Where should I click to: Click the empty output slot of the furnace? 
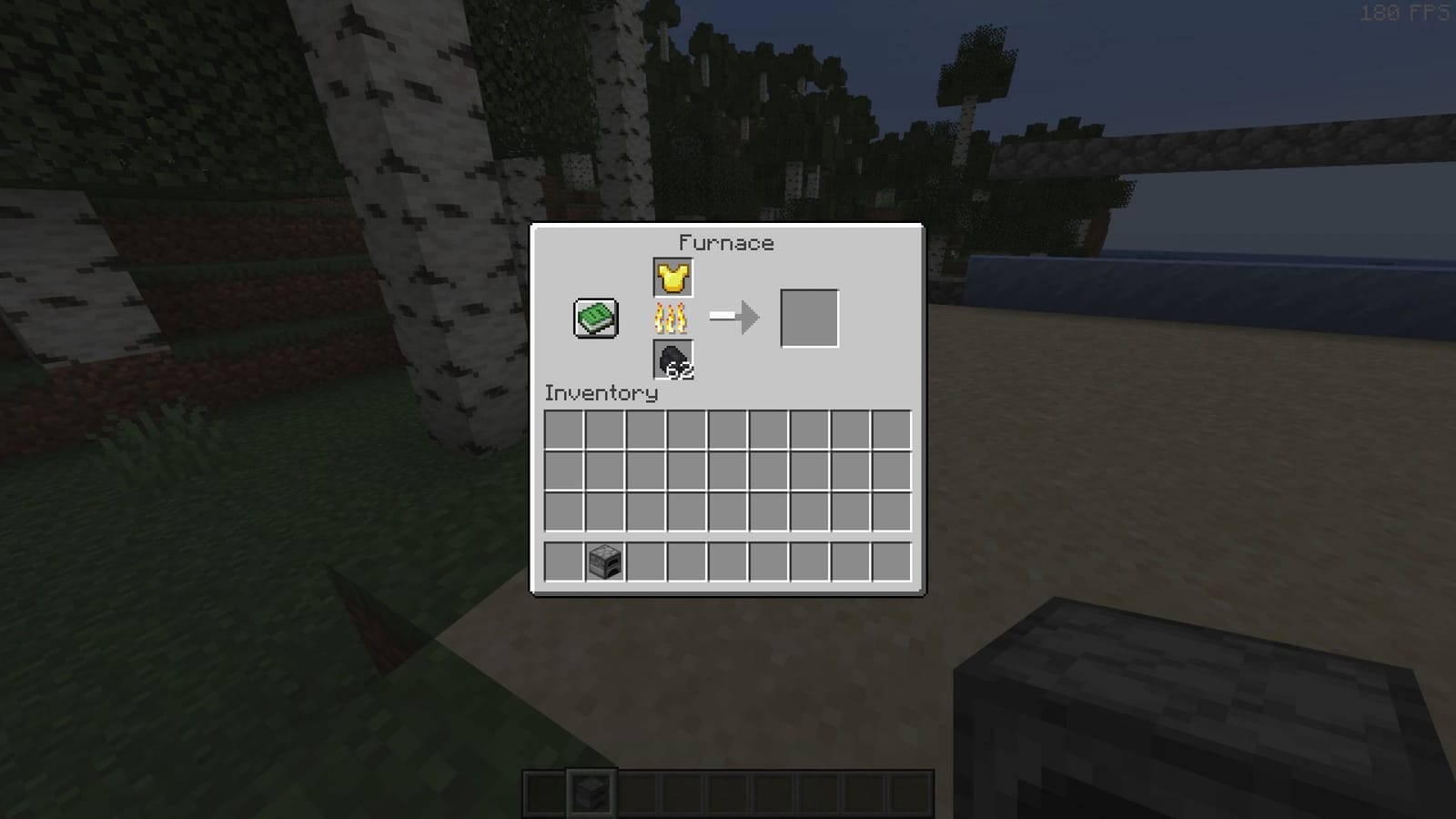(811, 318)
